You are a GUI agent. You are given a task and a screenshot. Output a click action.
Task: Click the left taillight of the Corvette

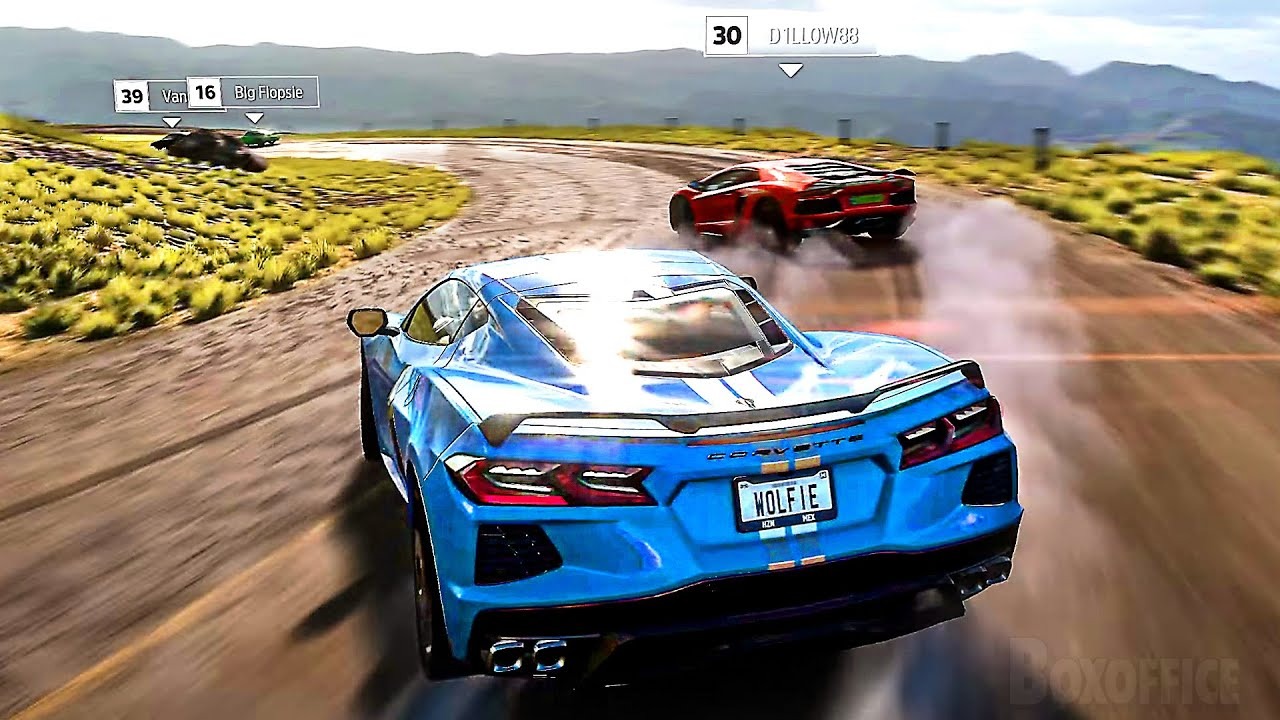pos(555,479)
